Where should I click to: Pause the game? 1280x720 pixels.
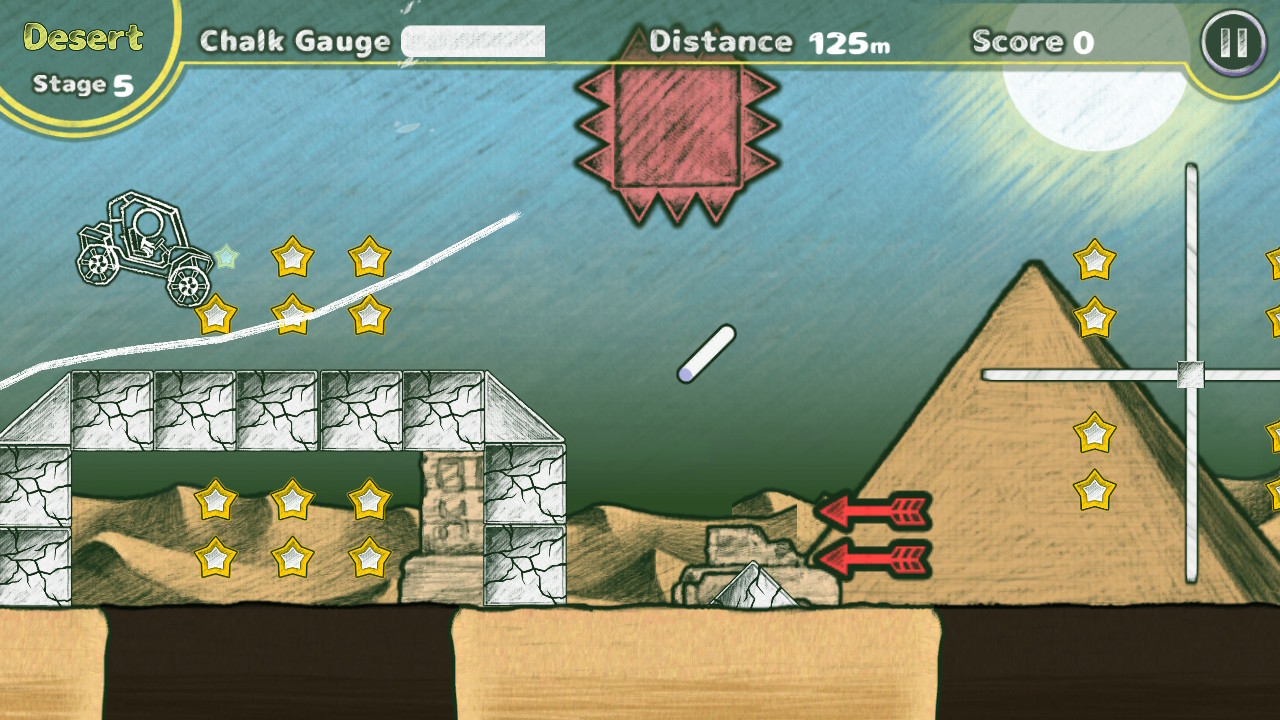pyautogui.click(x=1232, y=42)
